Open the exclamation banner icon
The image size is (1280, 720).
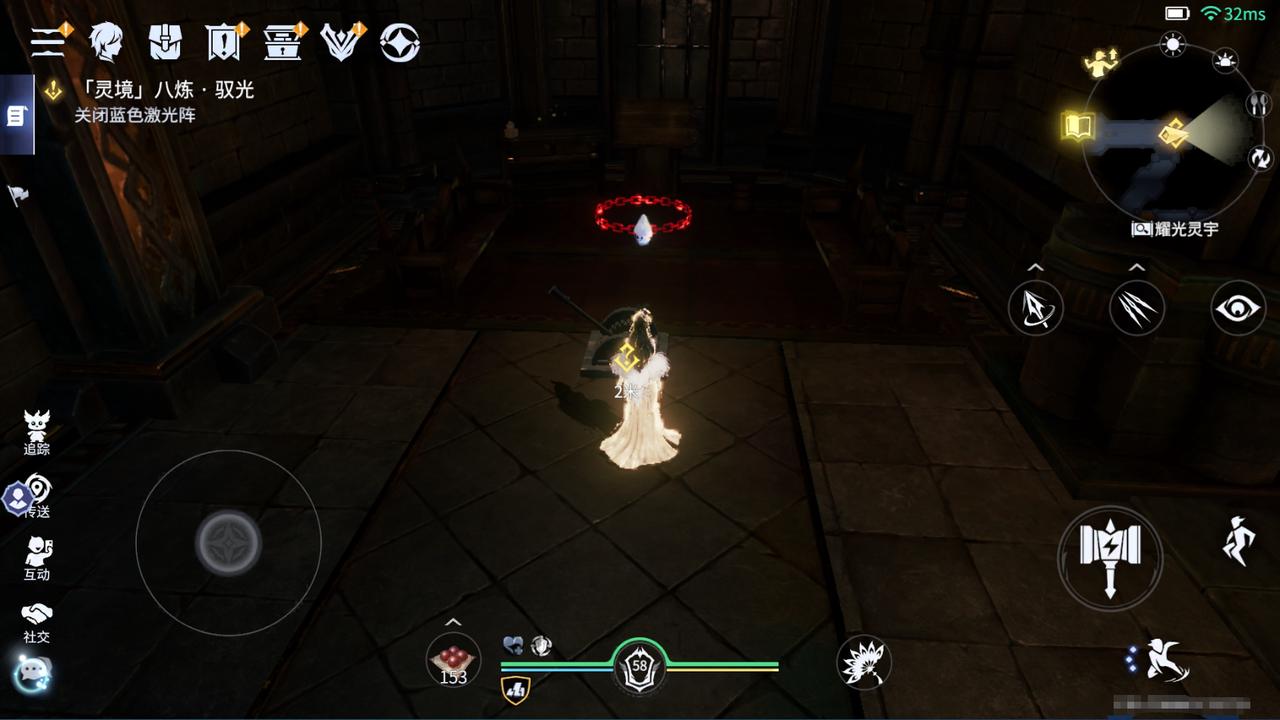[x=223, y=42]
